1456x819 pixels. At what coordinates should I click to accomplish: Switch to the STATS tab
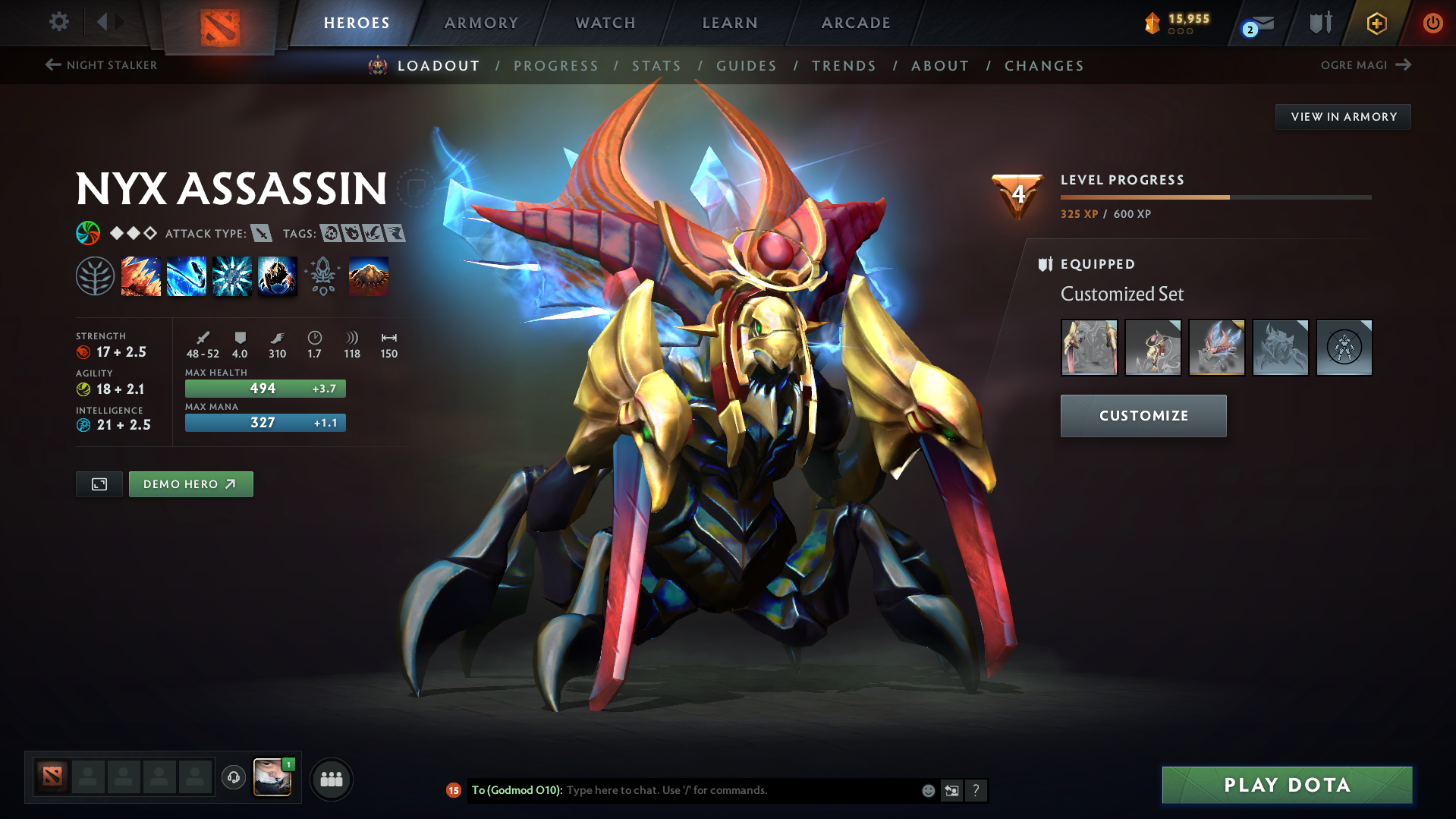coord(656,66)
